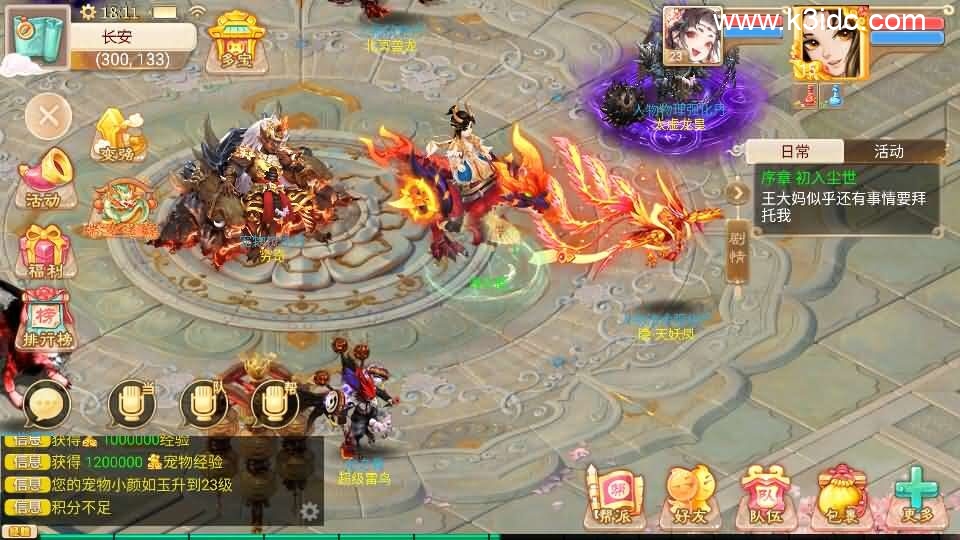Activate the 帮 guild voice microphone
Viewport: 960px width, 540px height.
(x=274, y=403)
